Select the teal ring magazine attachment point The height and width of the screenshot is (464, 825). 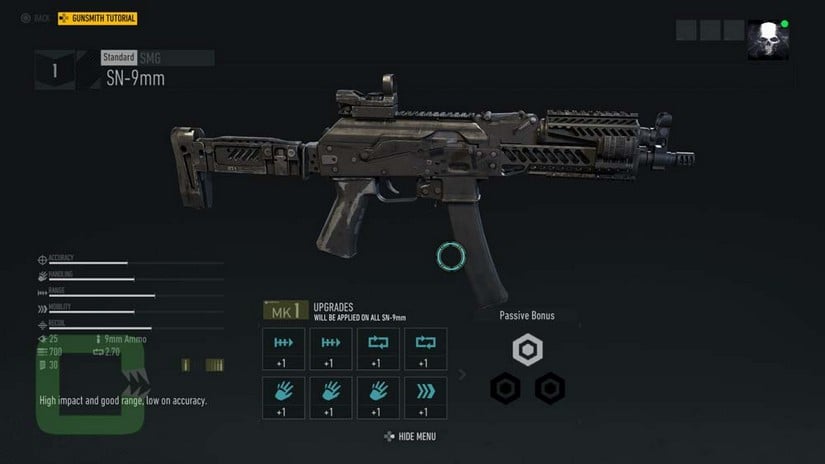(452, 256)
